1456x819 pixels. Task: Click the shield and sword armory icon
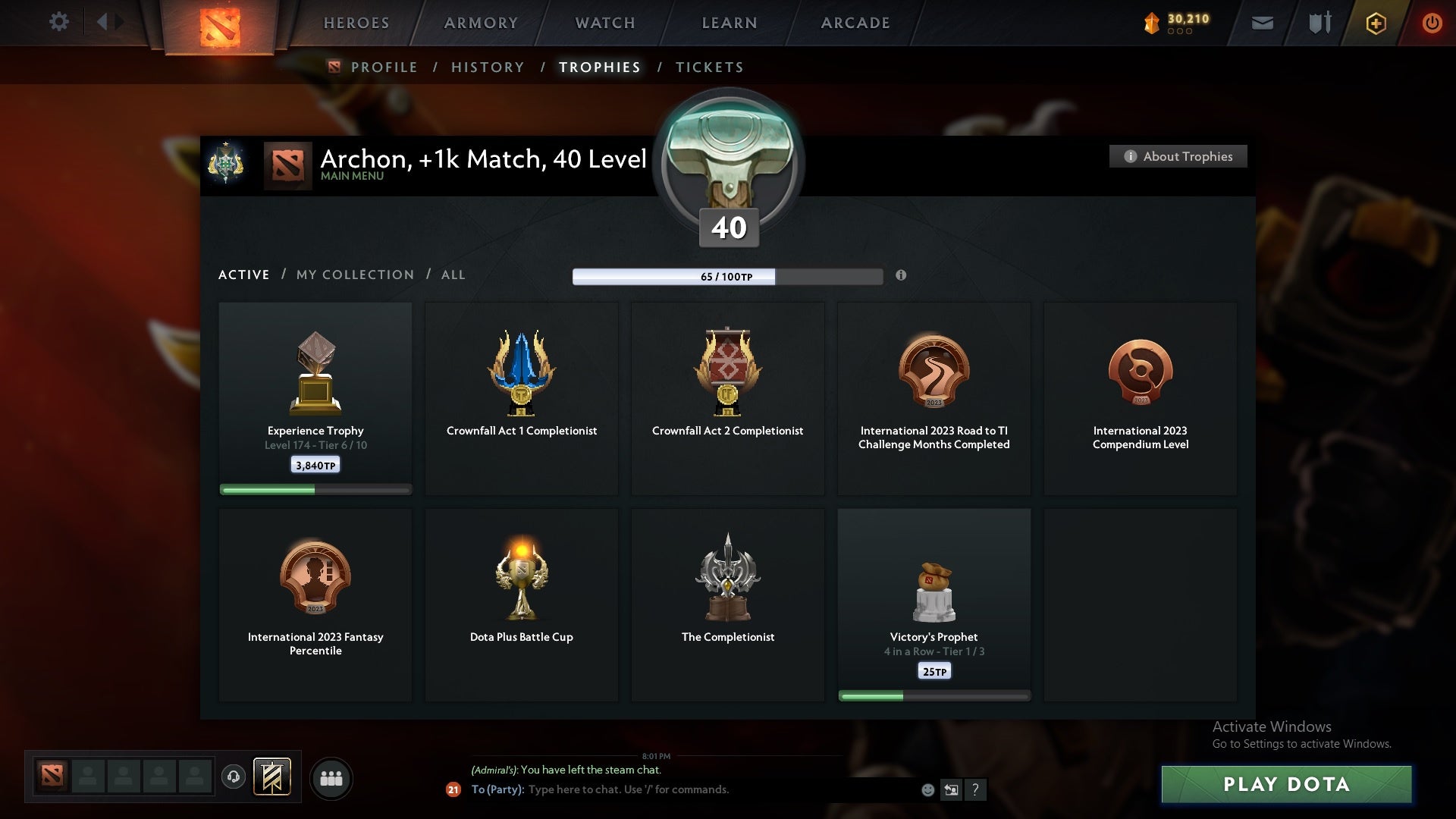[1318, 23]
